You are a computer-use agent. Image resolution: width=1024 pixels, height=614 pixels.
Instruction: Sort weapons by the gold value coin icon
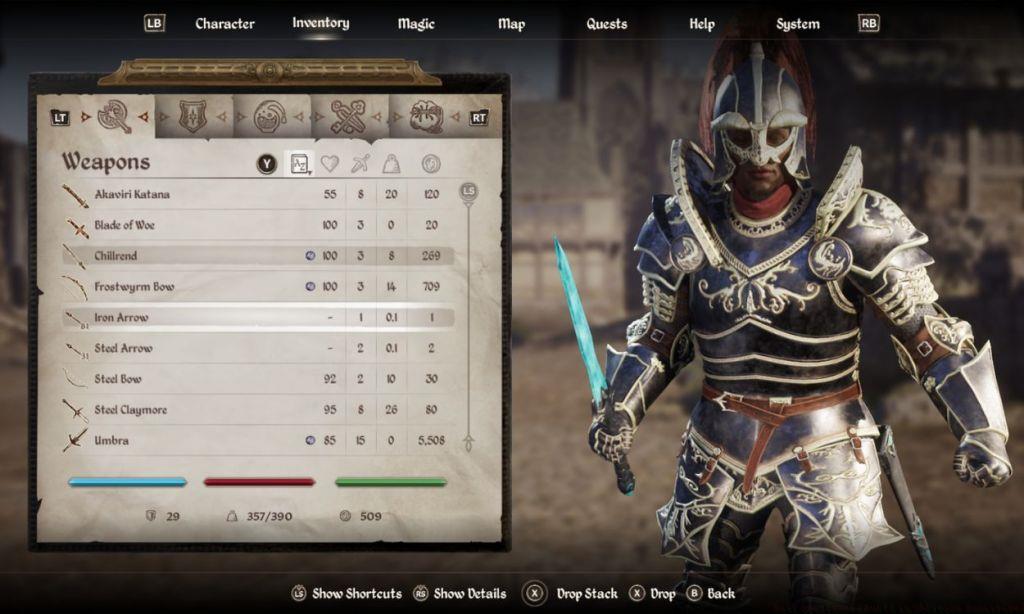coord(430,164)
